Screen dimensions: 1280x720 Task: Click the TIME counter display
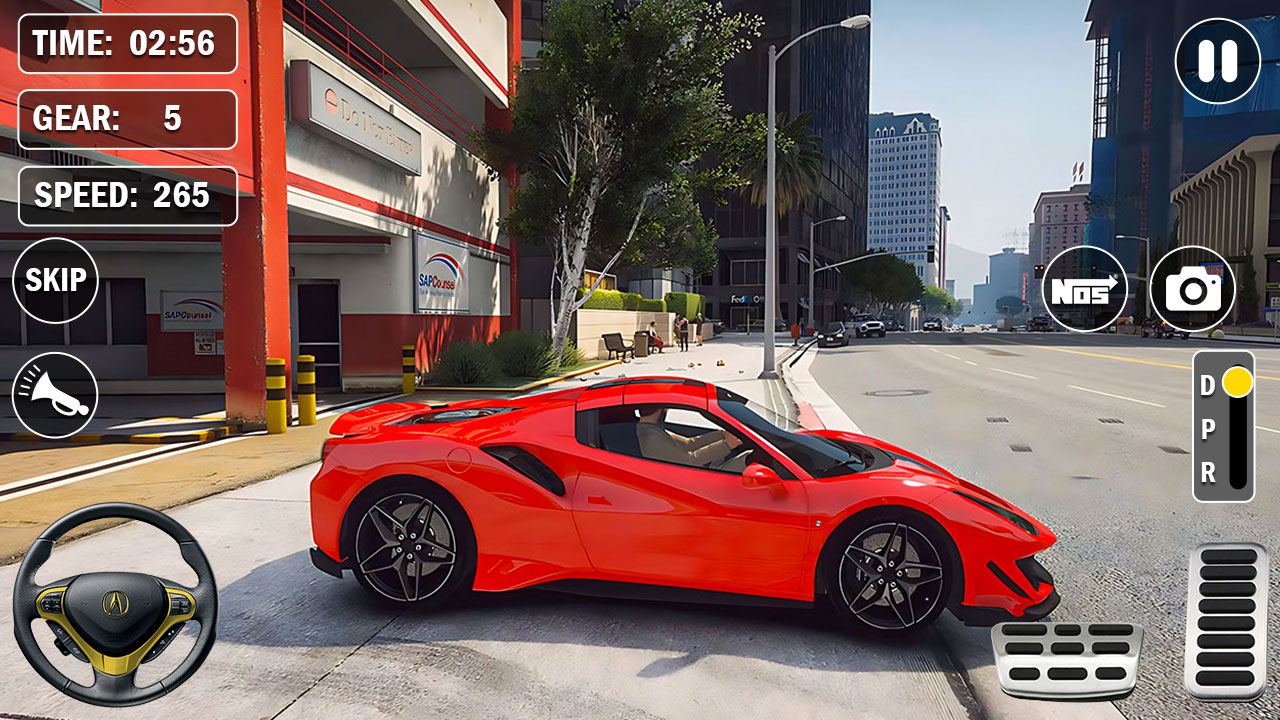[127, 44]
